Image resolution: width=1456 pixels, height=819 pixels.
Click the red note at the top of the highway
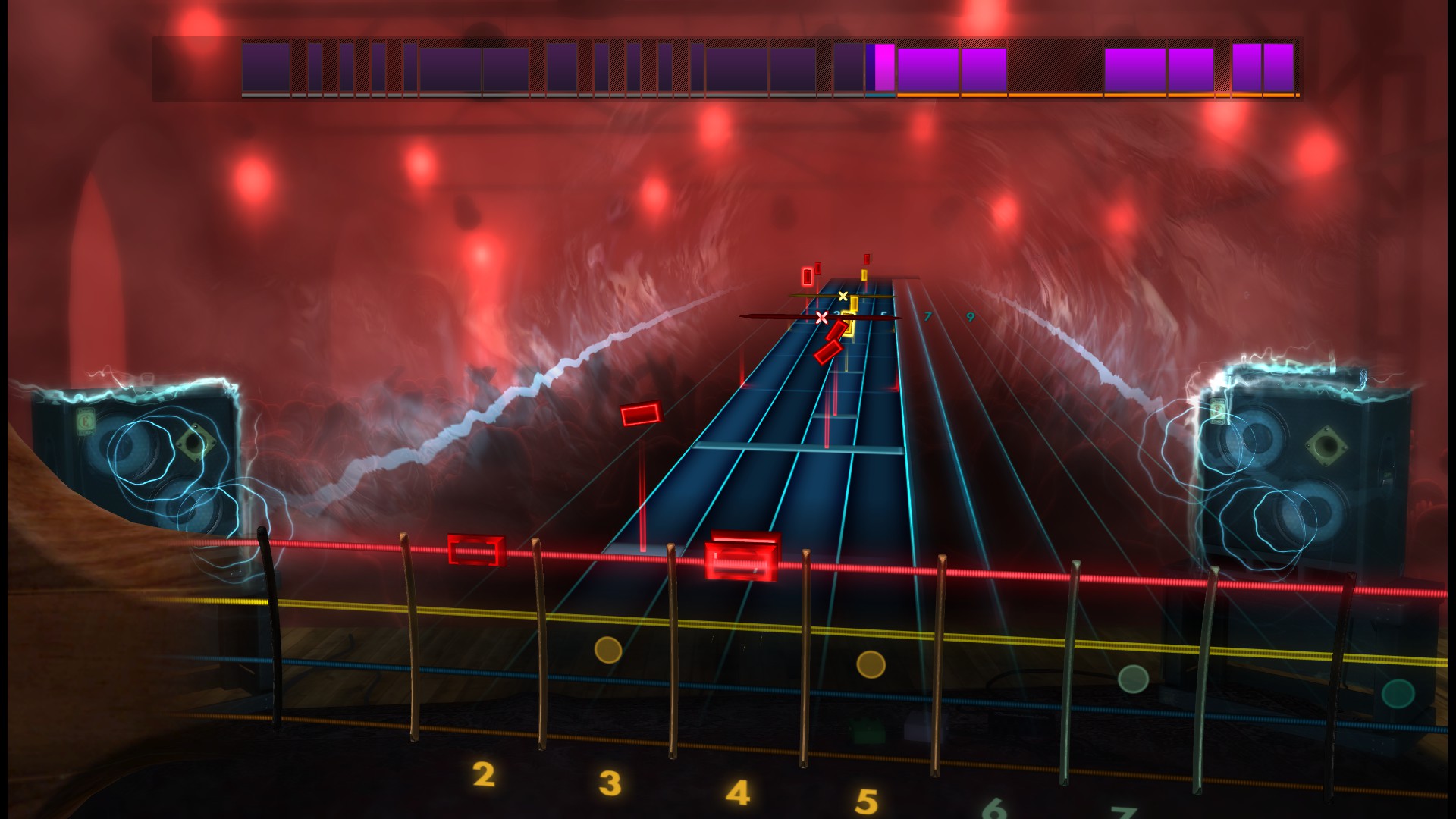pos(867,259)
